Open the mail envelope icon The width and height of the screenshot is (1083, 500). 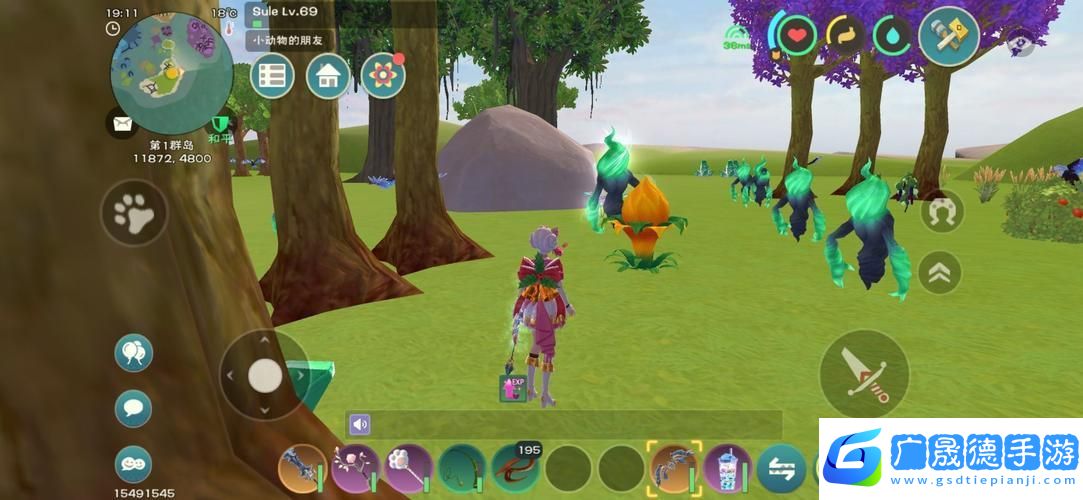coord(123,124)
